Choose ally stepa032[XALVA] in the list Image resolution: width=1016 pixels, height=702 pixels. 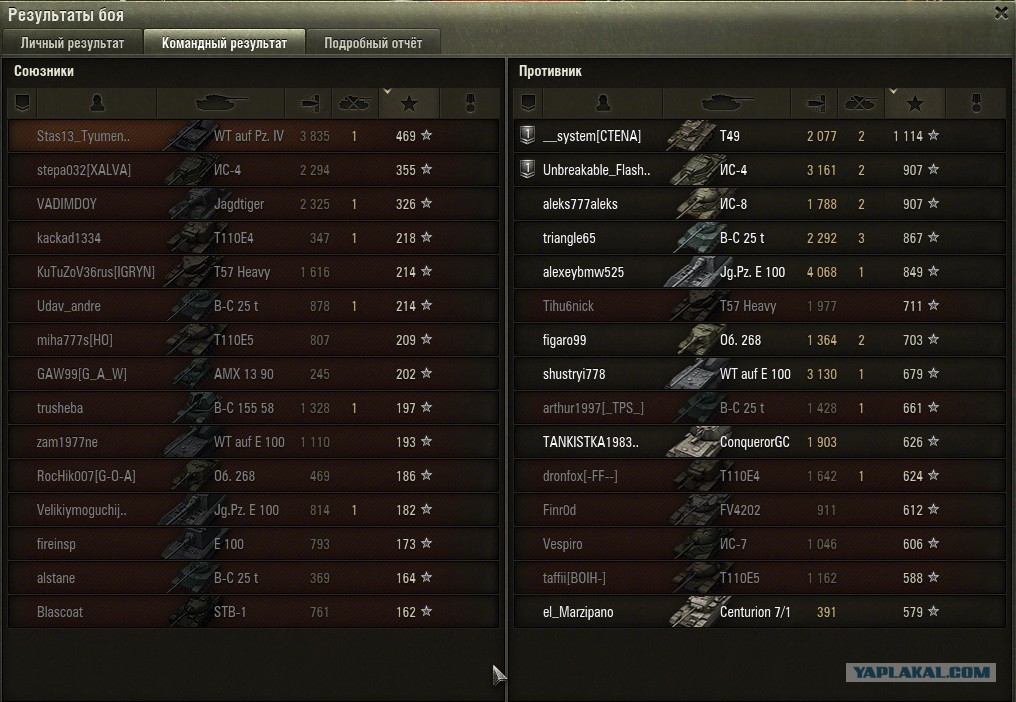252,170
